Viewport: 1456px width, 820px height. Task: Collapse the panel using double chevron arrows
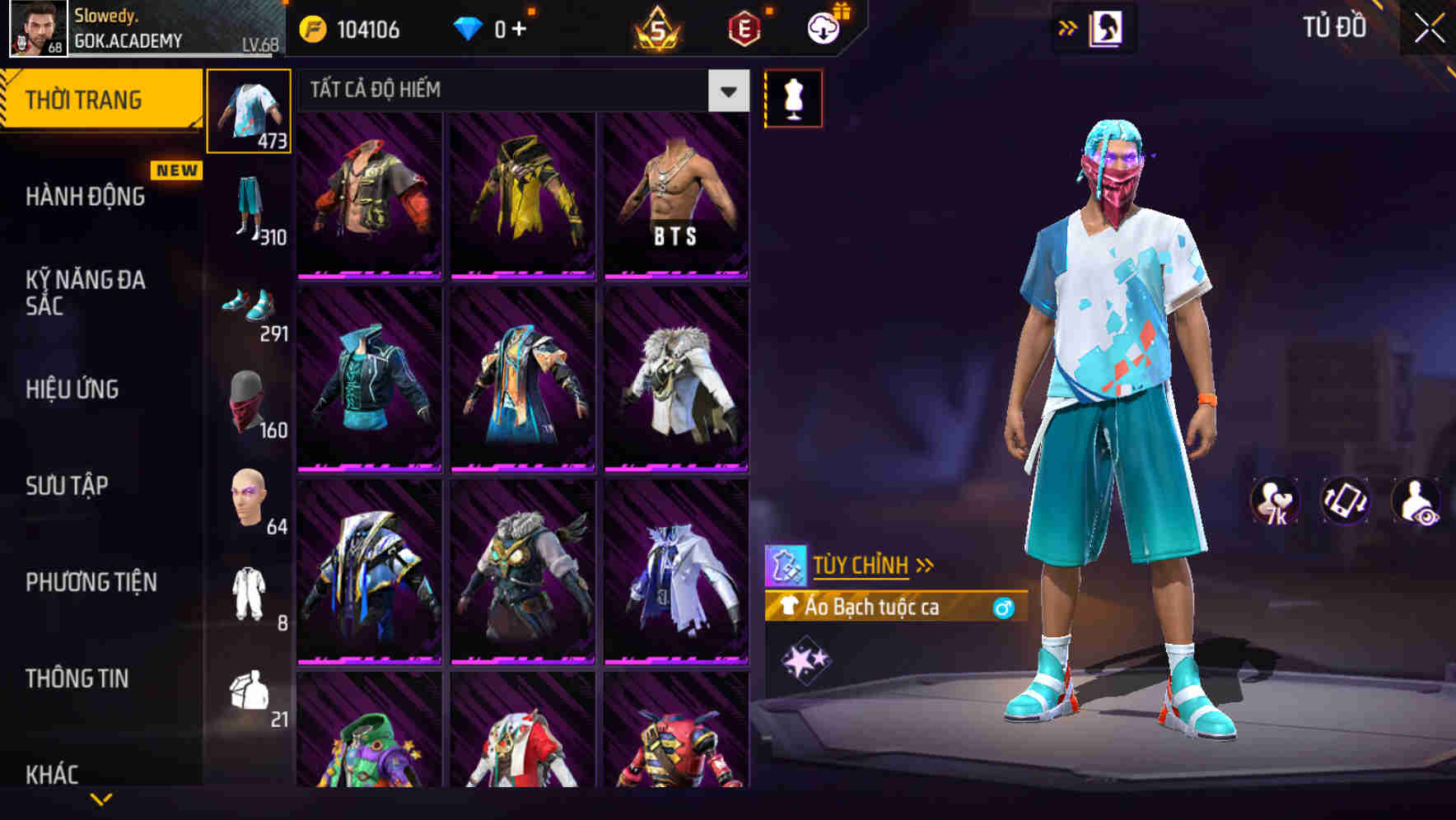pos(1068,27)
